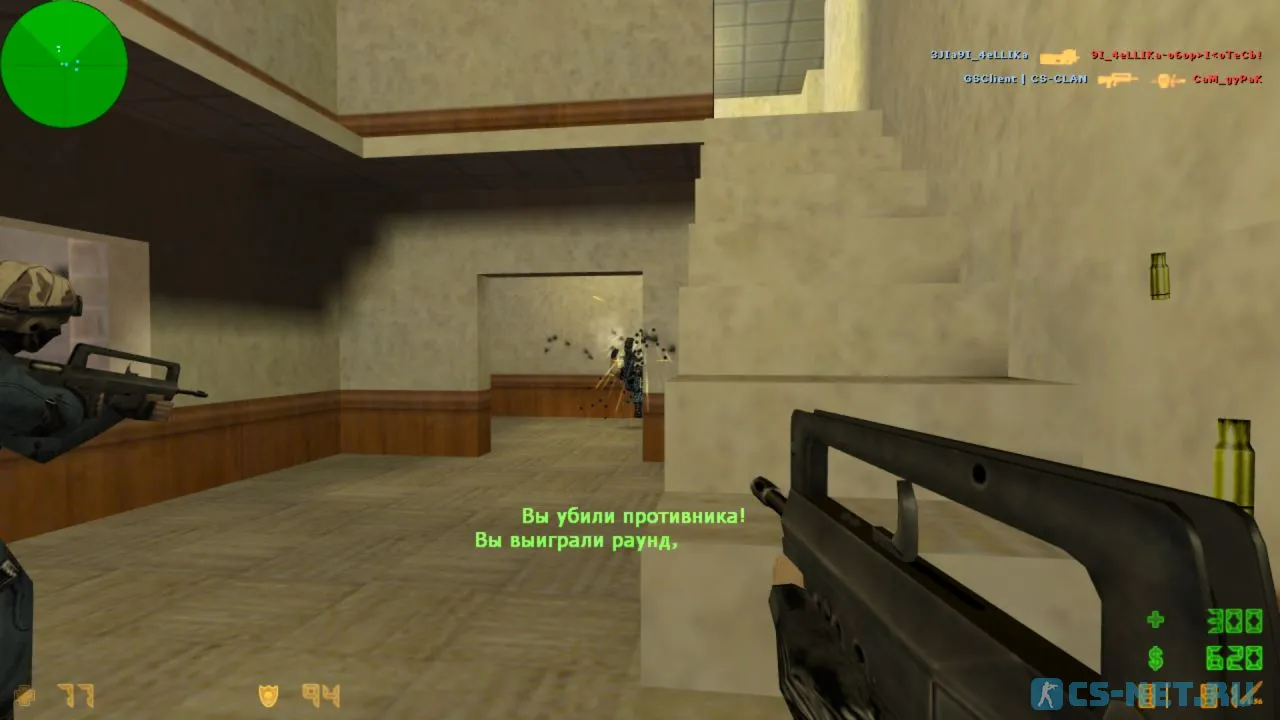Click the message 'Вы выиграли раунд,'
The width and height of the screenshot is (1280, 720).
(x=578, y=541)
